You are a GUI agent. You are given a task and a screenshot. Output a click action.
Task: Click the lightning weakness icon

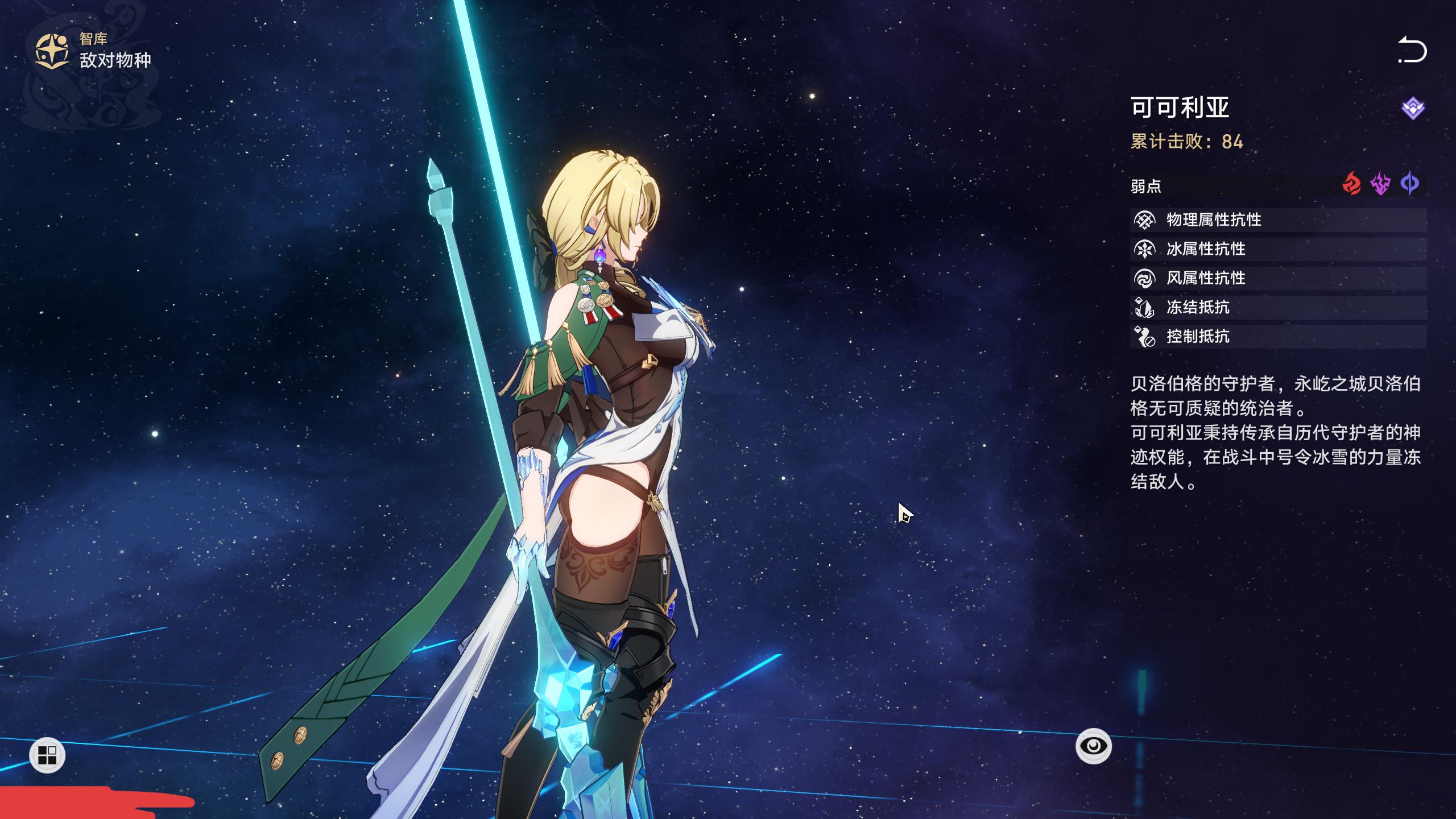coord(1381,184)
